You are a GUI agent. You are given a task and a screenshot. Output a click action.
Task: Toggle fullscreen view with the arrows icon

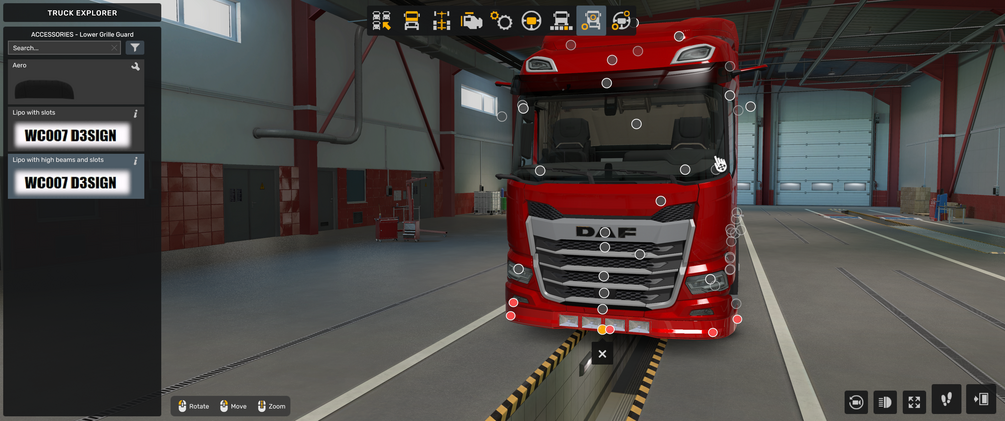(x=914, y=402)
